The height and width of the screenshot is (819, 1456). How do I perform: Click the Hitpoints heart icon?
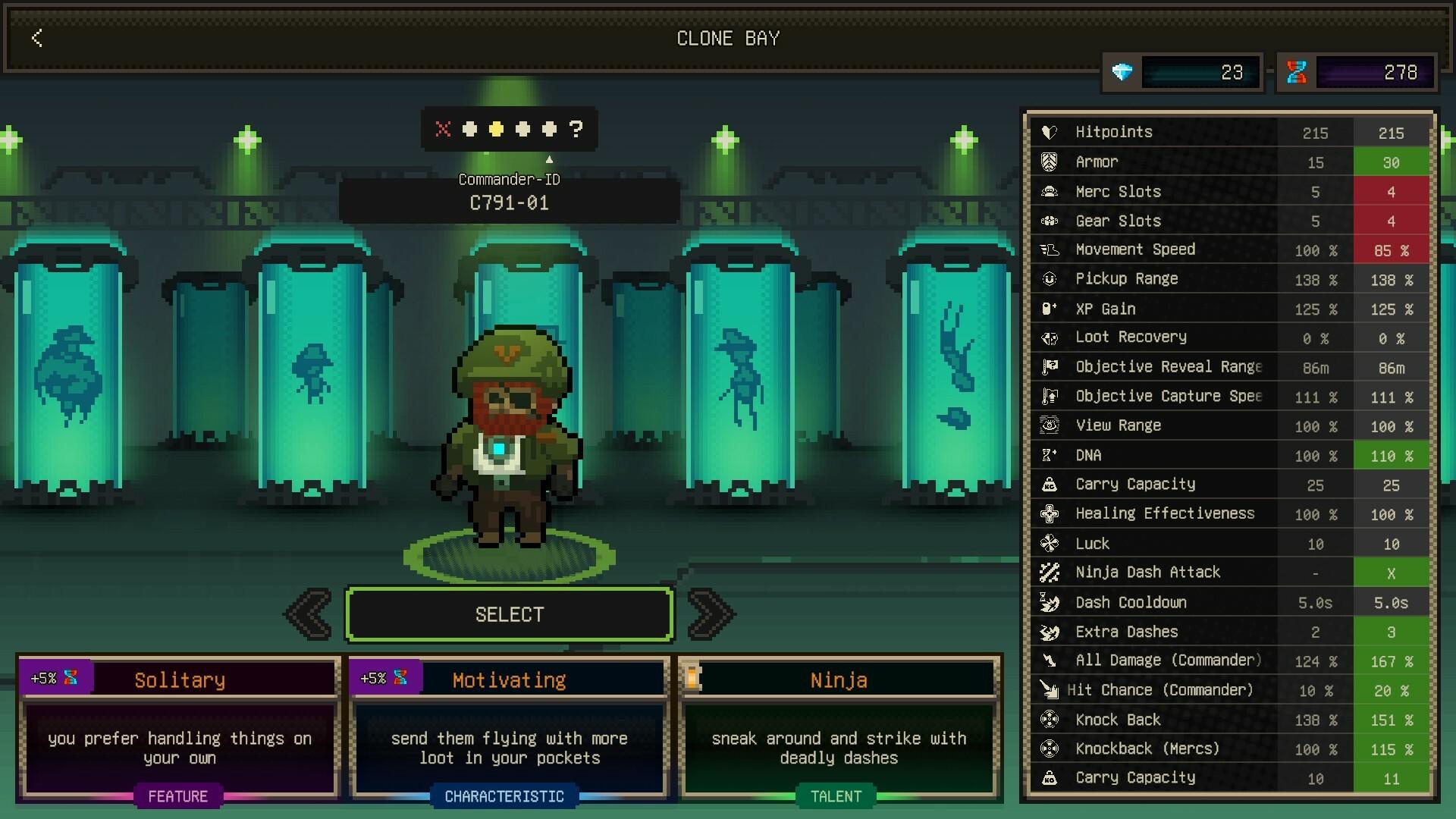coord(1050,132)
